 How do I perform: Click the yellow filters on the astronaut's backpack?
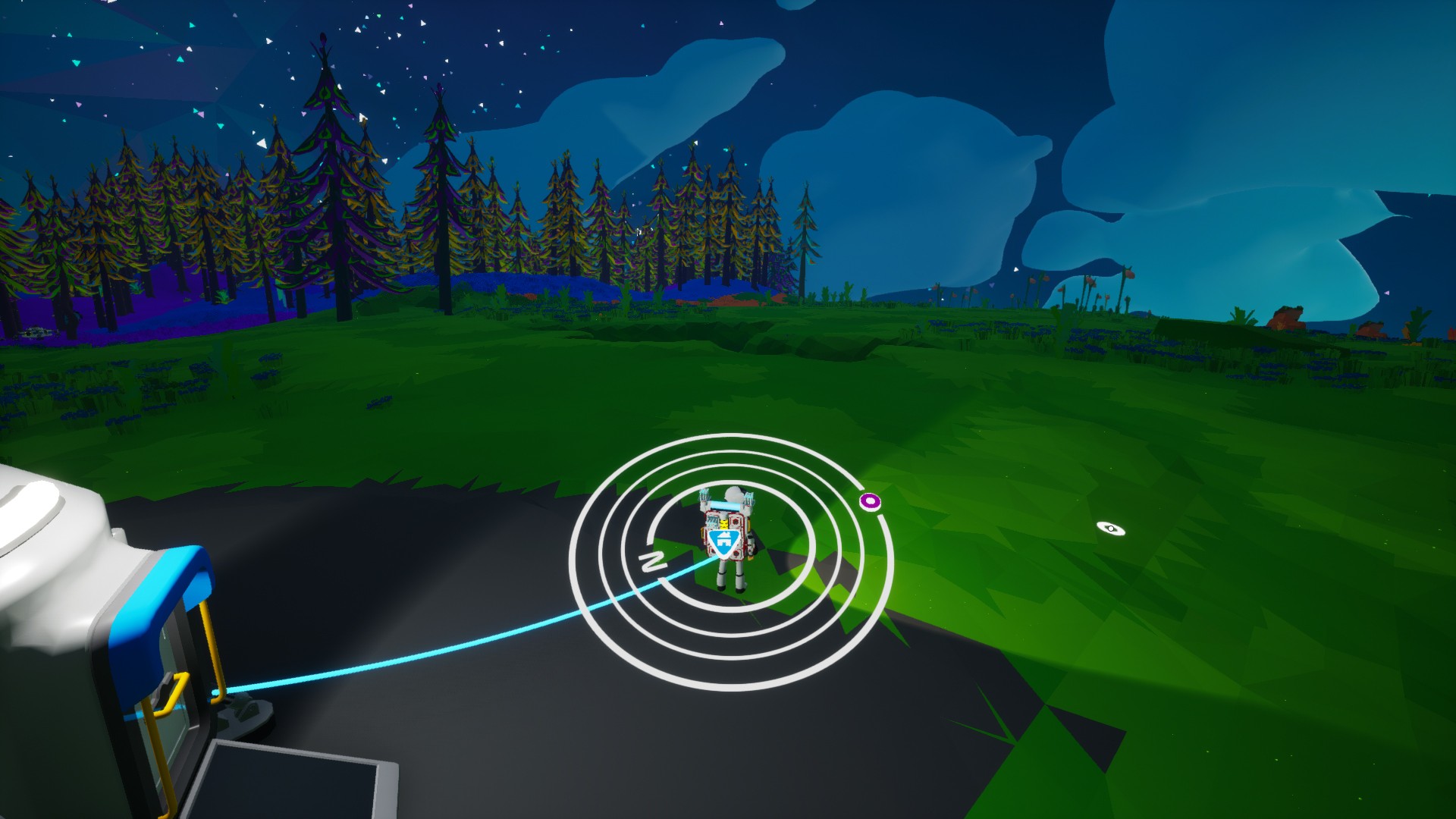tap(724, 523)
